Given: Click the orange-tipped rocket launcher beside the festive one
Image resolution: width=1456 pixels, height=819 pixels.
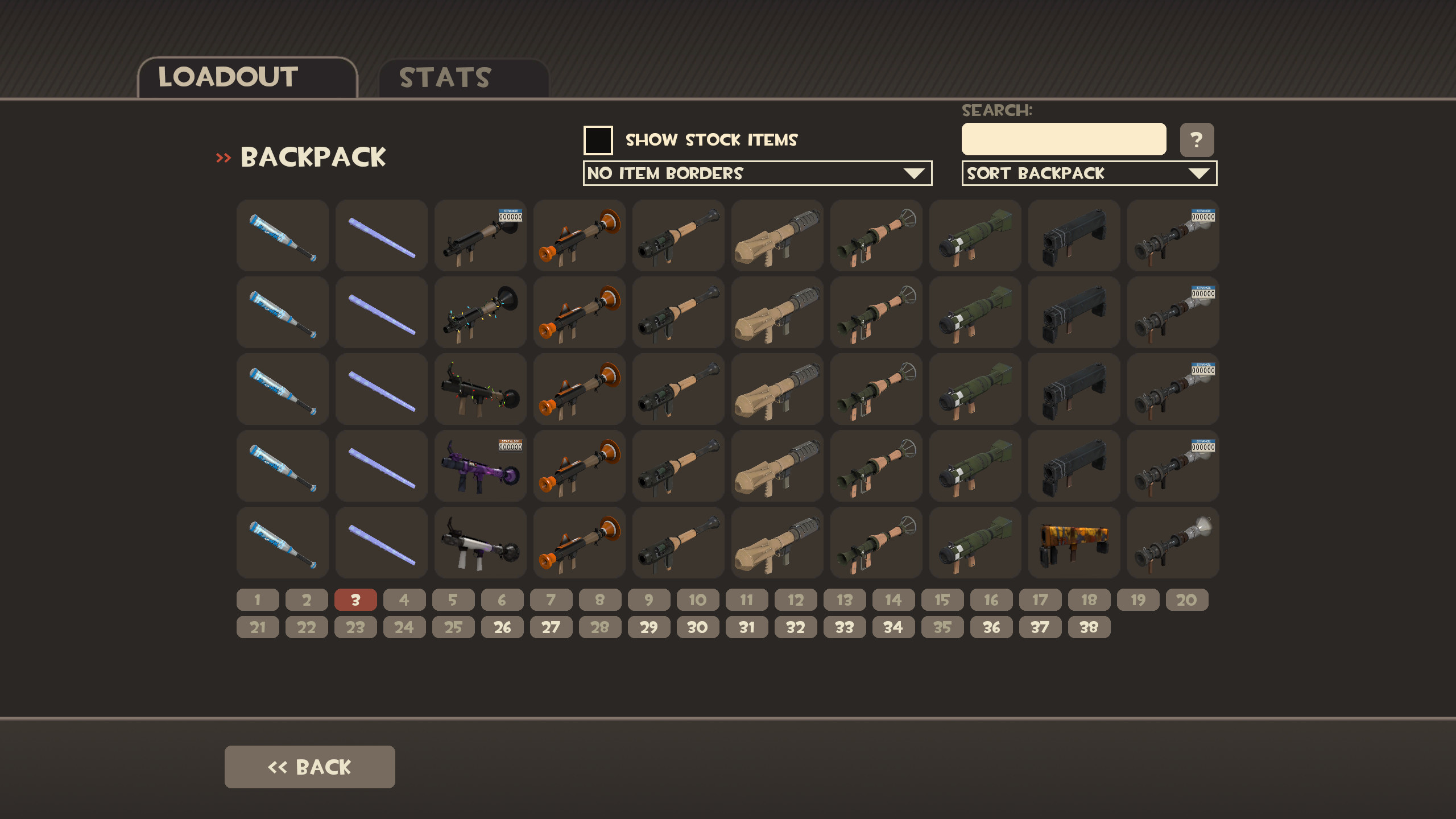Looking at the screenshot, I should 579,313.
